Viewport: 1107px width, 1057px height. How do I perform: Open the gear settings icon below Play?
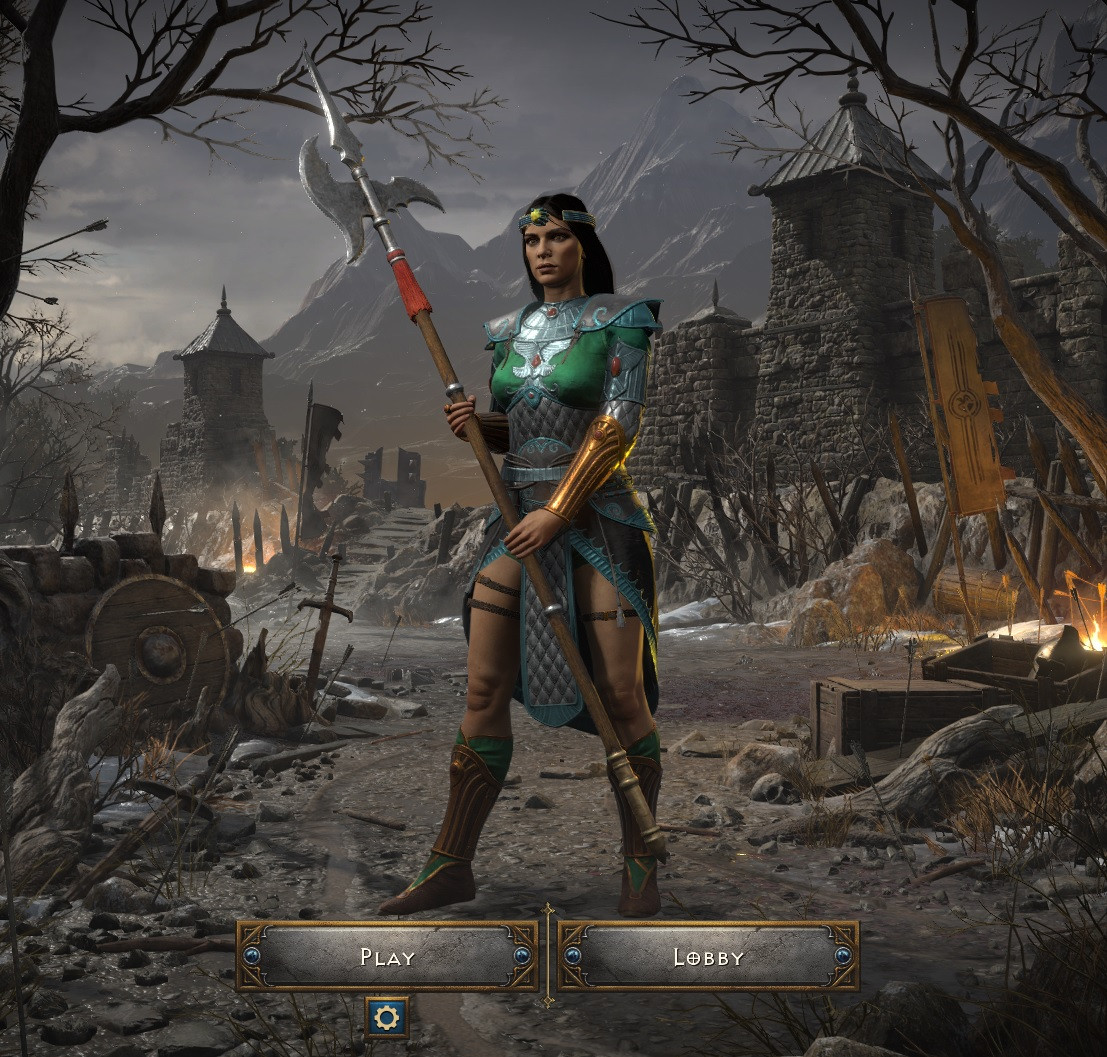387,1018
